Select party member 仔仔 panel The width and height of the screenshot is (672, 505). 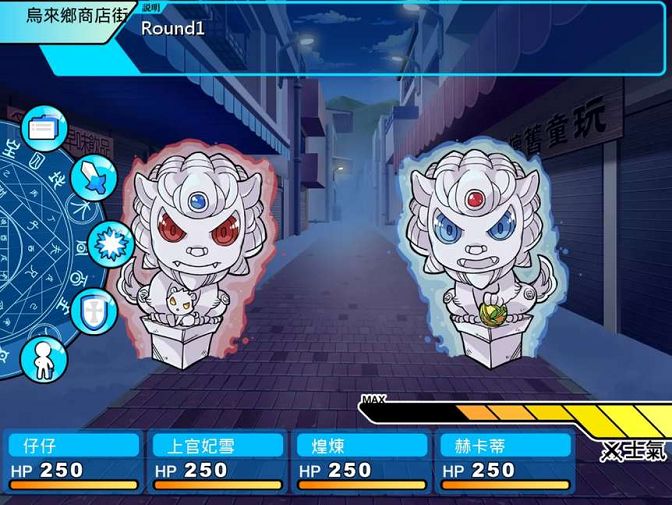[x=73, y=461]
